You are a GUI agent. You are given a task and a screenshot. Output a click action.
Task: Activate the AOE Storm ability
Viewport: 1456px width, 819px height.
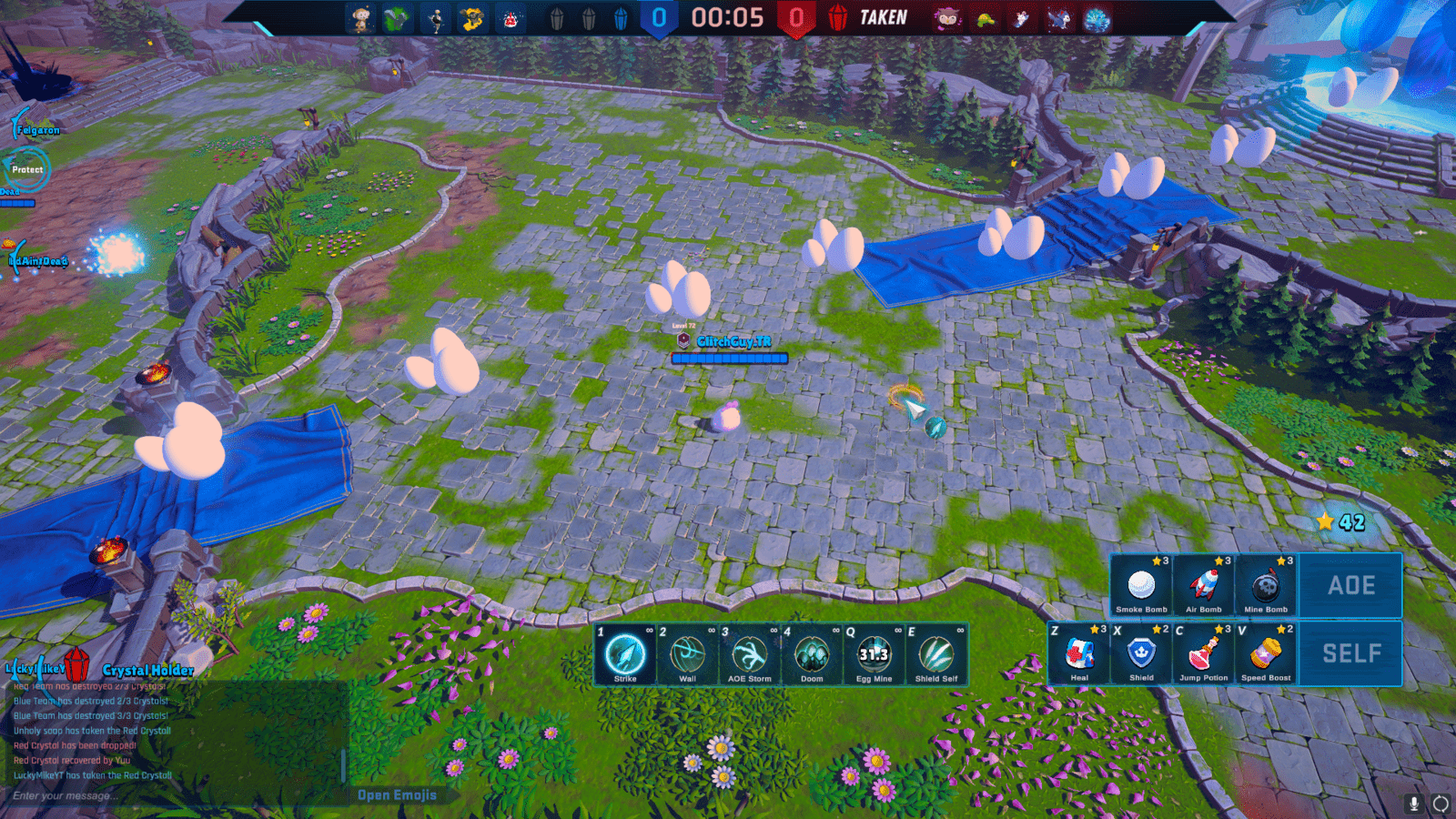tap(749, 658)
